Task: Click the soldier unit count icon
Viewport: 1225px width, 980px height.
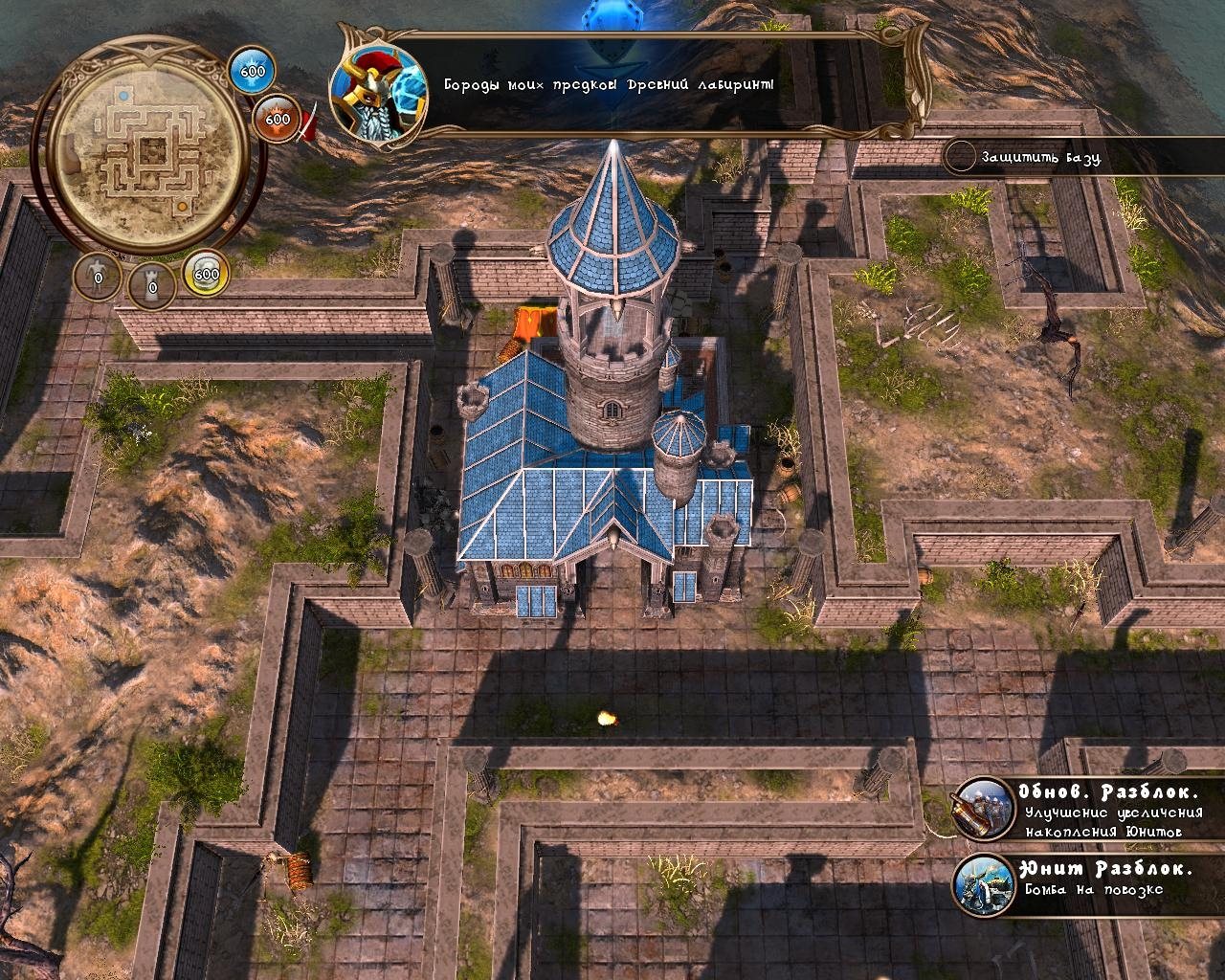Action: (x=98, y=278)
